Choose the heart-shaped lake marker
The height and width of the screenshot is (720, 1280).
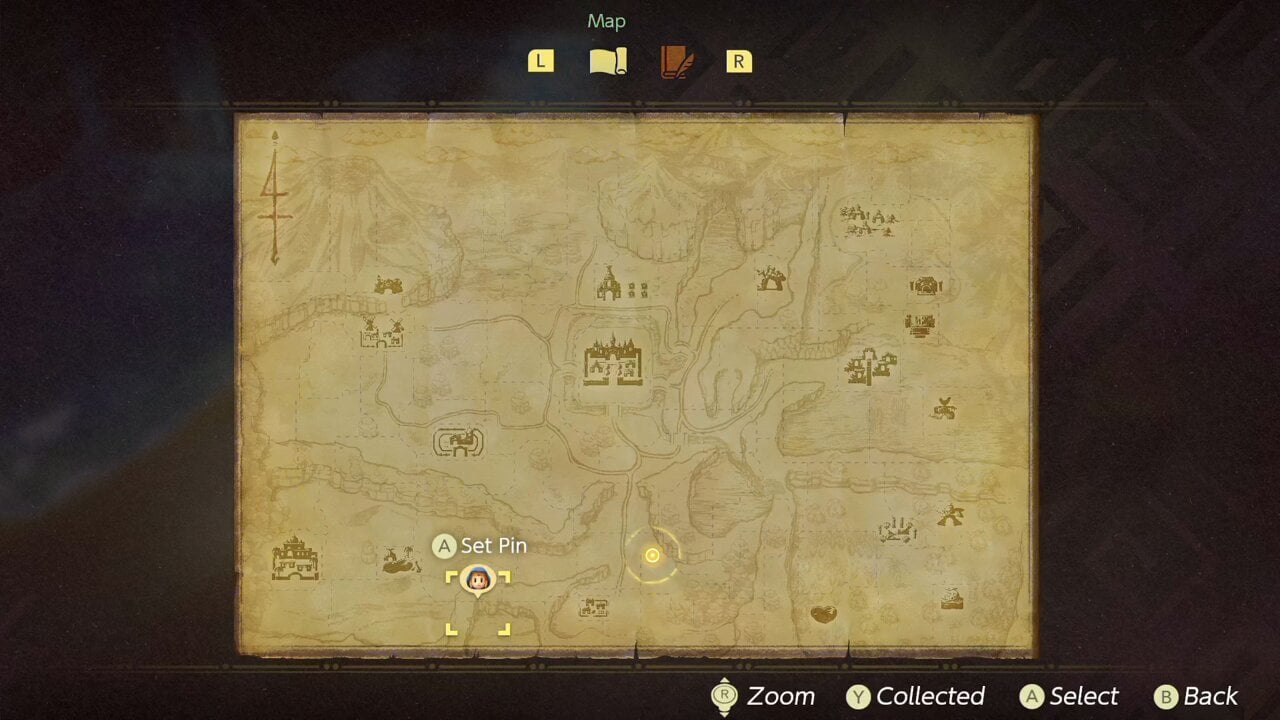823,613
